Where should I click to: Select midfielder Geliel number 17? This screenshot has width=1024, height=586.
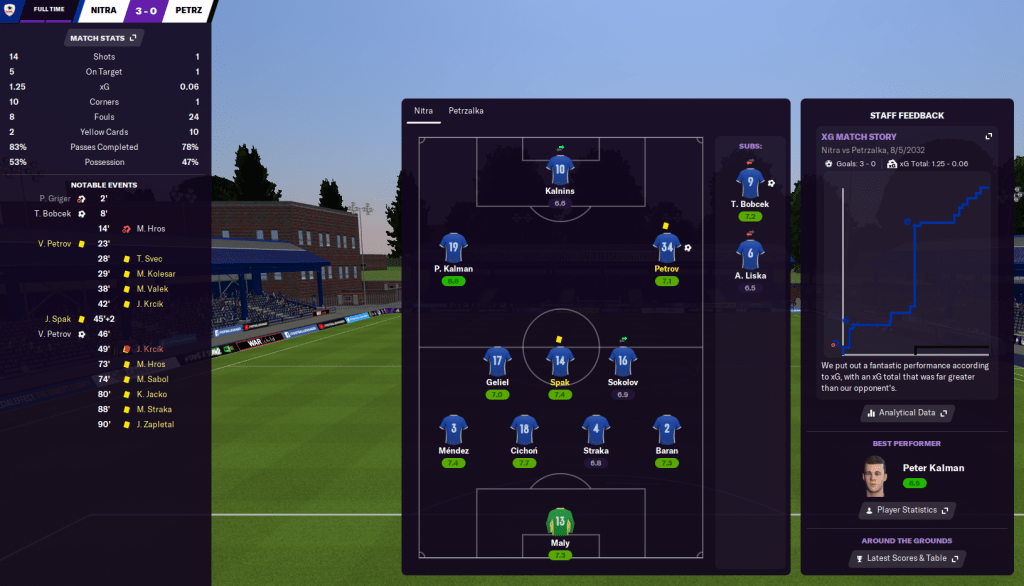tap(497, 361)
